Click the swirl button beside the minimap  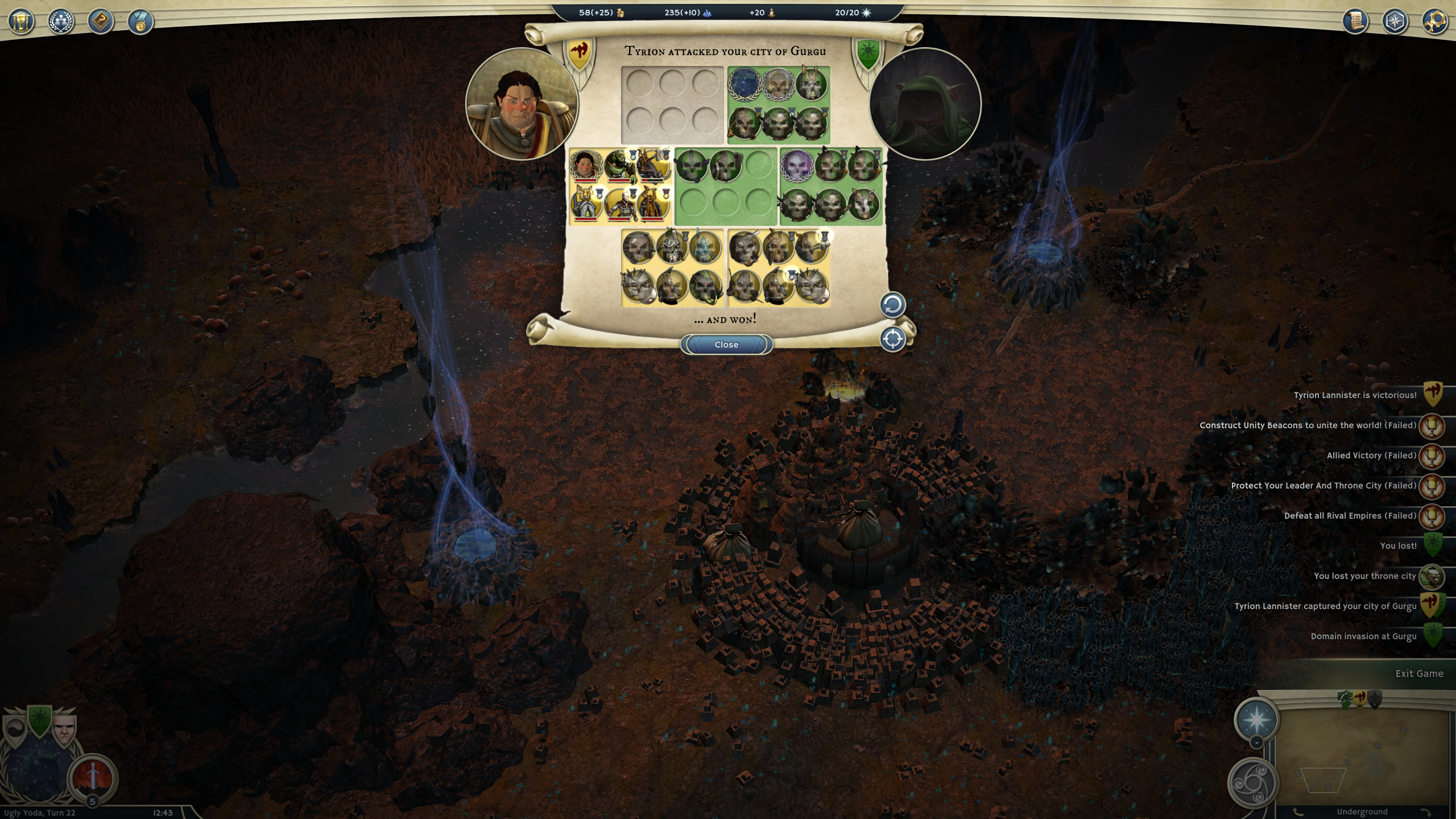click(1252, 783)
